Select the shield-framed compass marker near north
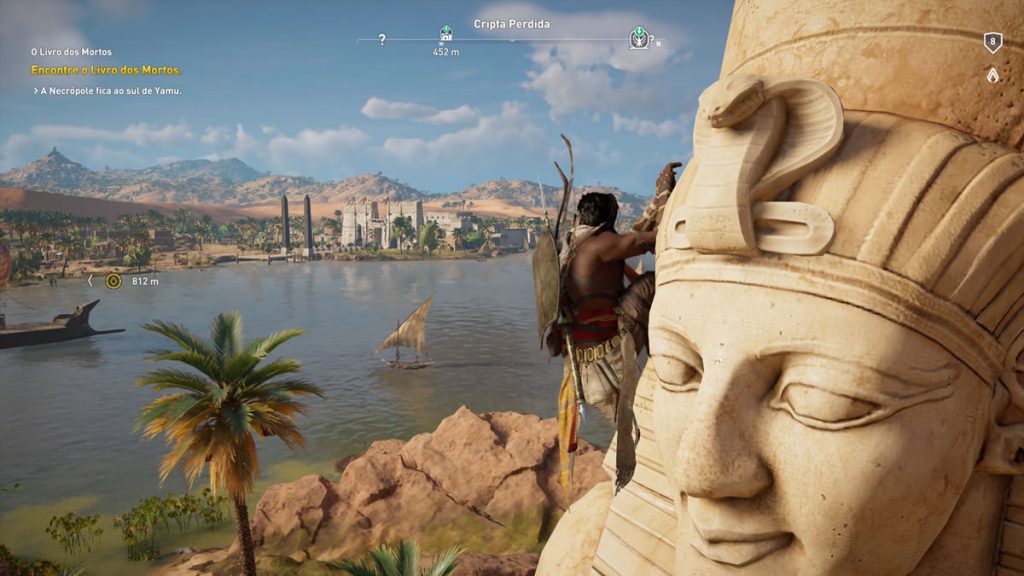Image resolution: width=1024 pixels, height=576 pixels. 638,38
